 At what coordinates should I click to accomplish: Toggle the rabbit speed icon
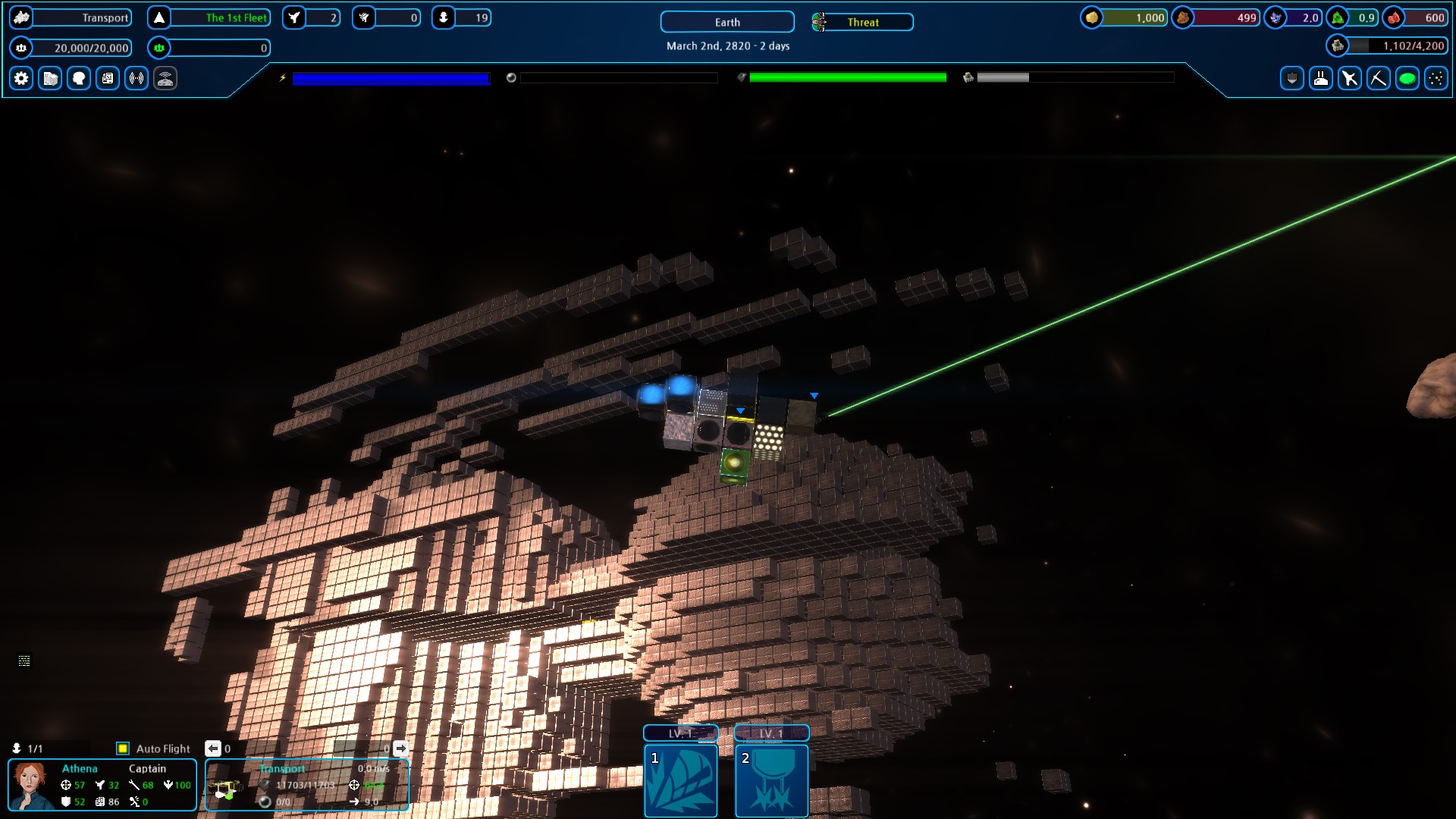click(x=1320, y=78)
